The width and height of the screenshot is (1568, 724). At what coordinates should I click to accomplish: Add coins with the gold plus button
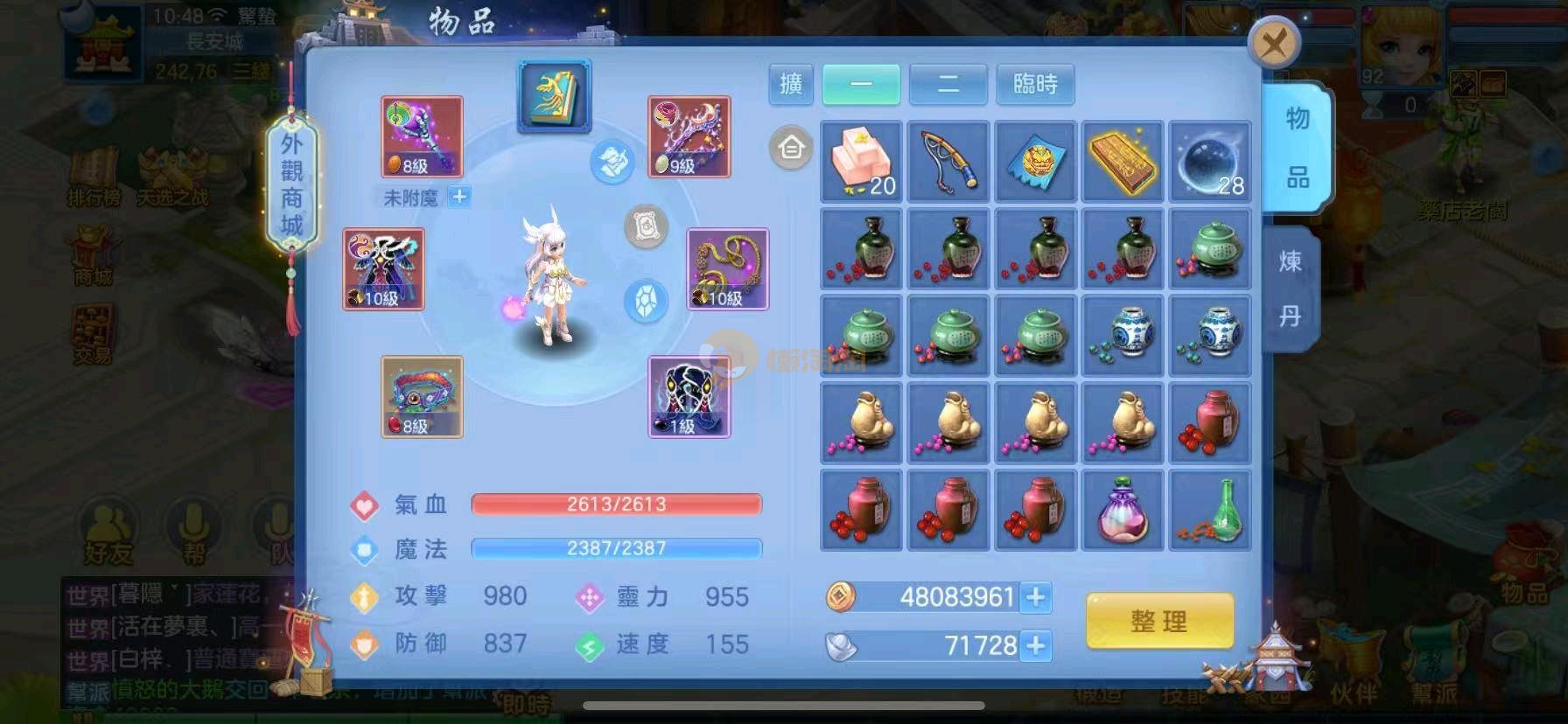pyautogui.click(x=1036, y=597)
